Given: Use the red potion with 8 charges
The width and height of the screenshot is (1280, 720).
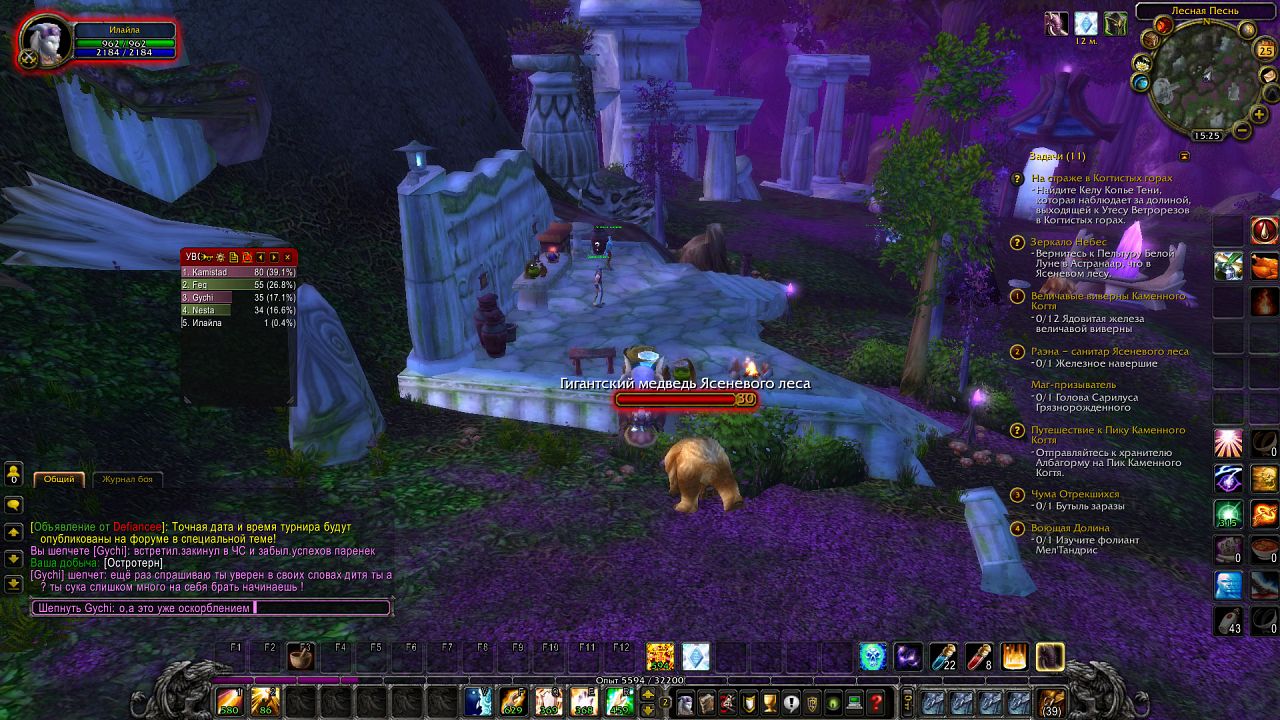Looking at the screenshot, I should 979,656.
